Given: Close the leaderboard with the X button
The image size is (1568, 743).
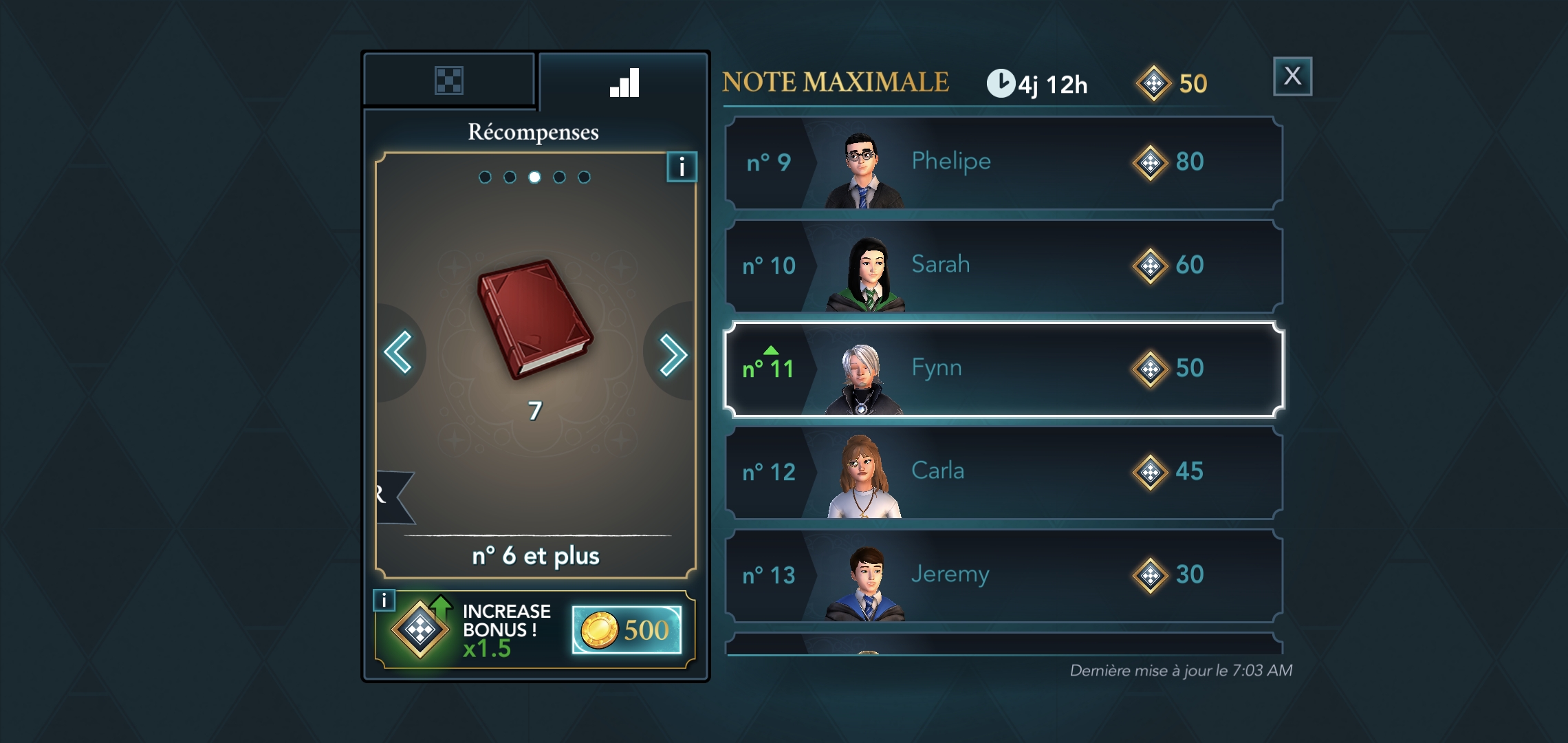Looking at the screenshot, I should pyautogui.click(x=1292, y=76).
